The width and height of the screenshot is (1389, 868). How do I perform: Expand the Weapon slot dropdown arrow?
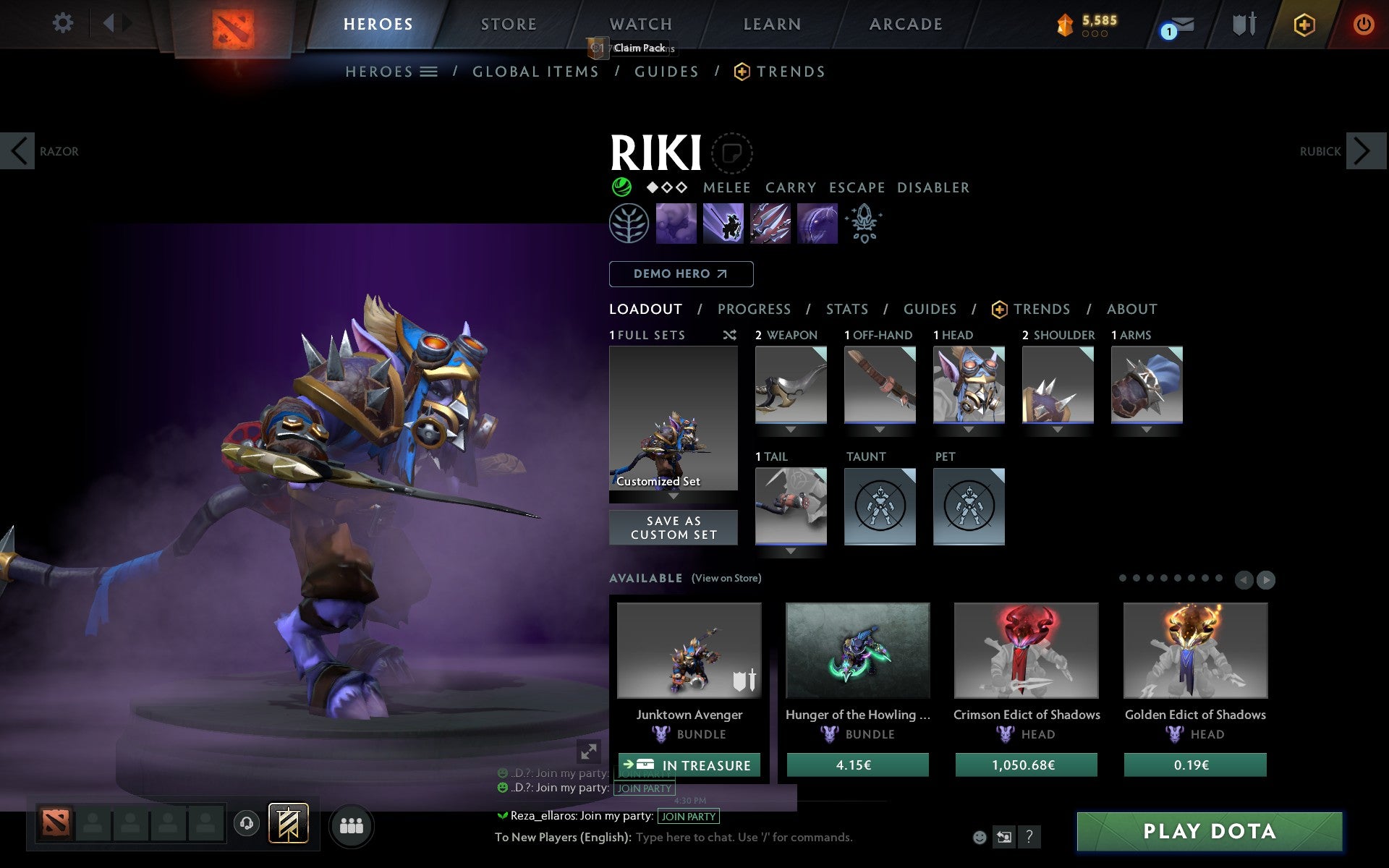tap(790, 428)
